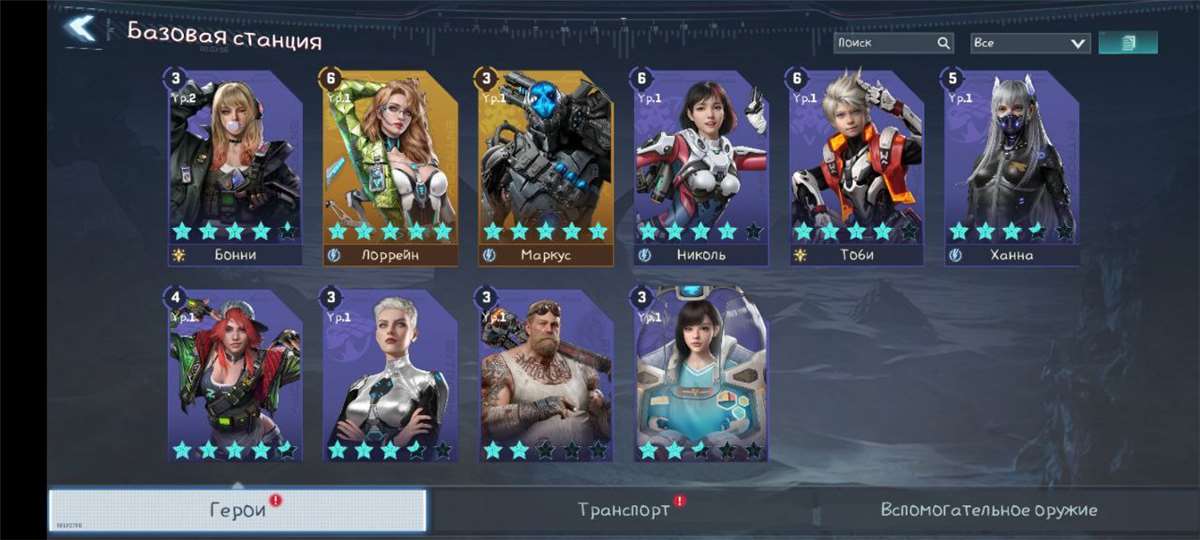Click the Поиск search field
Image resolution: width=1200 pixels, height=540 pixels.
pos(885,43)
